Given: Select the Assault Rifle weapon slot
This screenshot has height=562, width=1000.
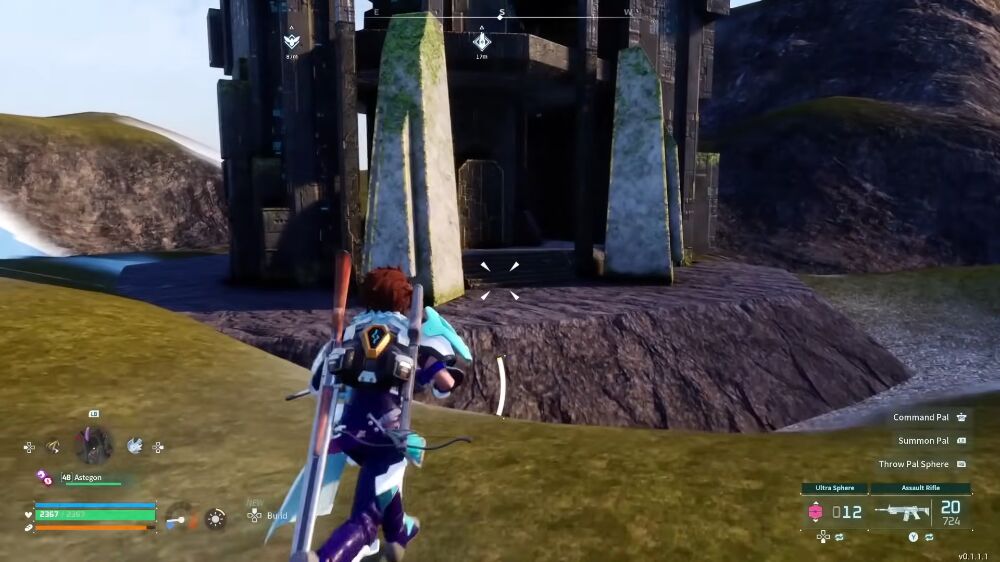Looking at the screenshot, I should point(918,512).
